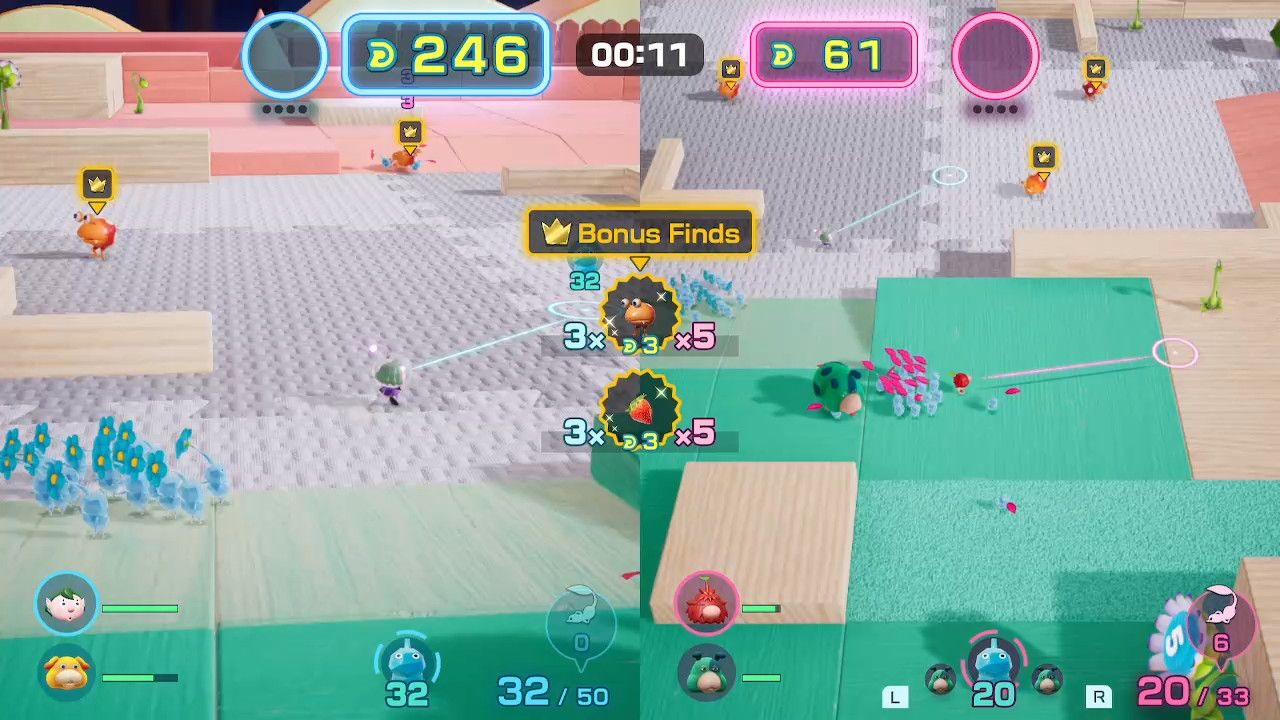Image resolution: width=1280 pixels, height=720 pixels.
Task: Click the crown marker above the left Bulborb
Action: (97, 185)
